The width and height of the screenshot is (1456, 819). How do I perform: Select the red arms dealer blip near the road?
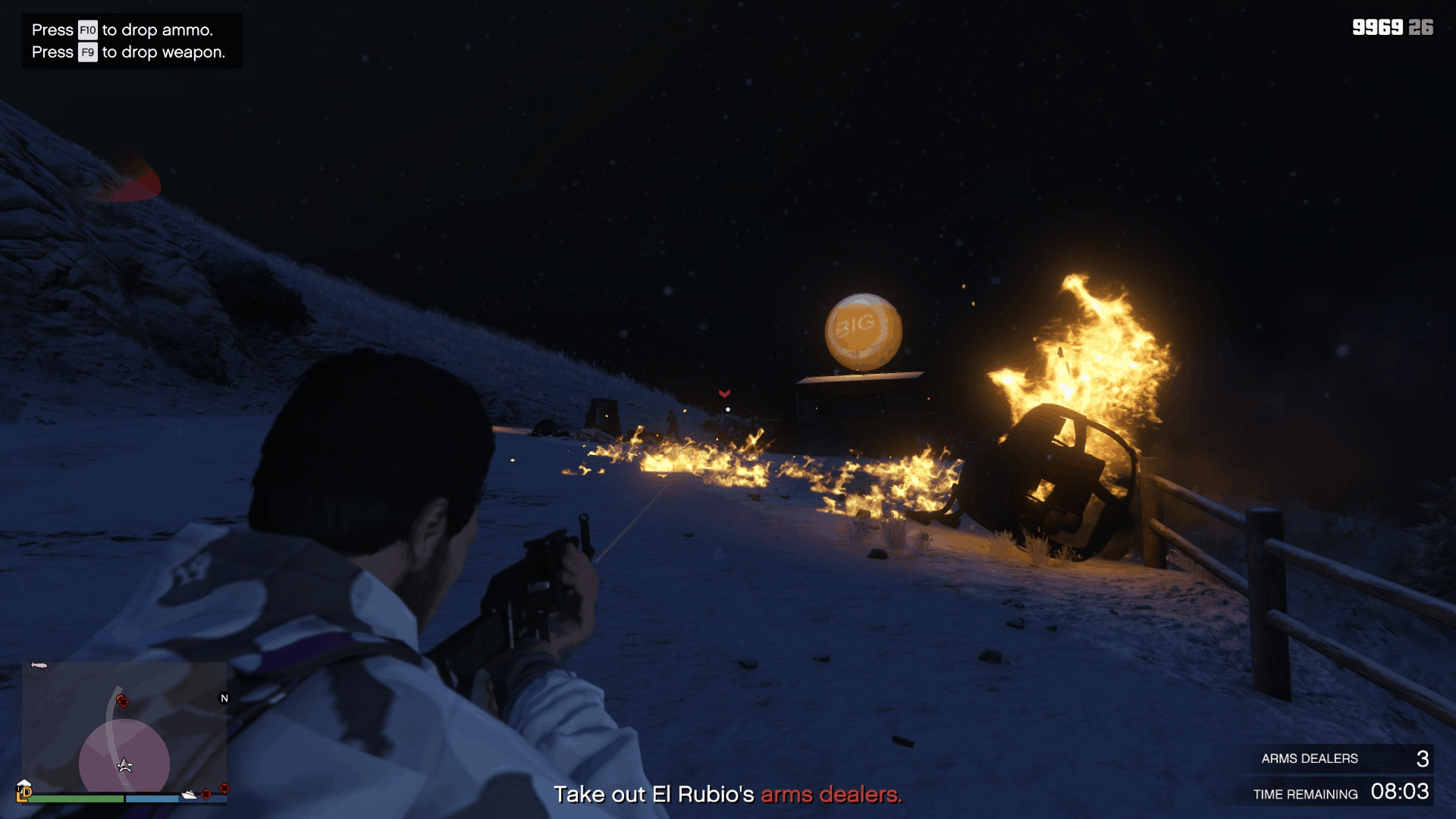click(122, 701)
